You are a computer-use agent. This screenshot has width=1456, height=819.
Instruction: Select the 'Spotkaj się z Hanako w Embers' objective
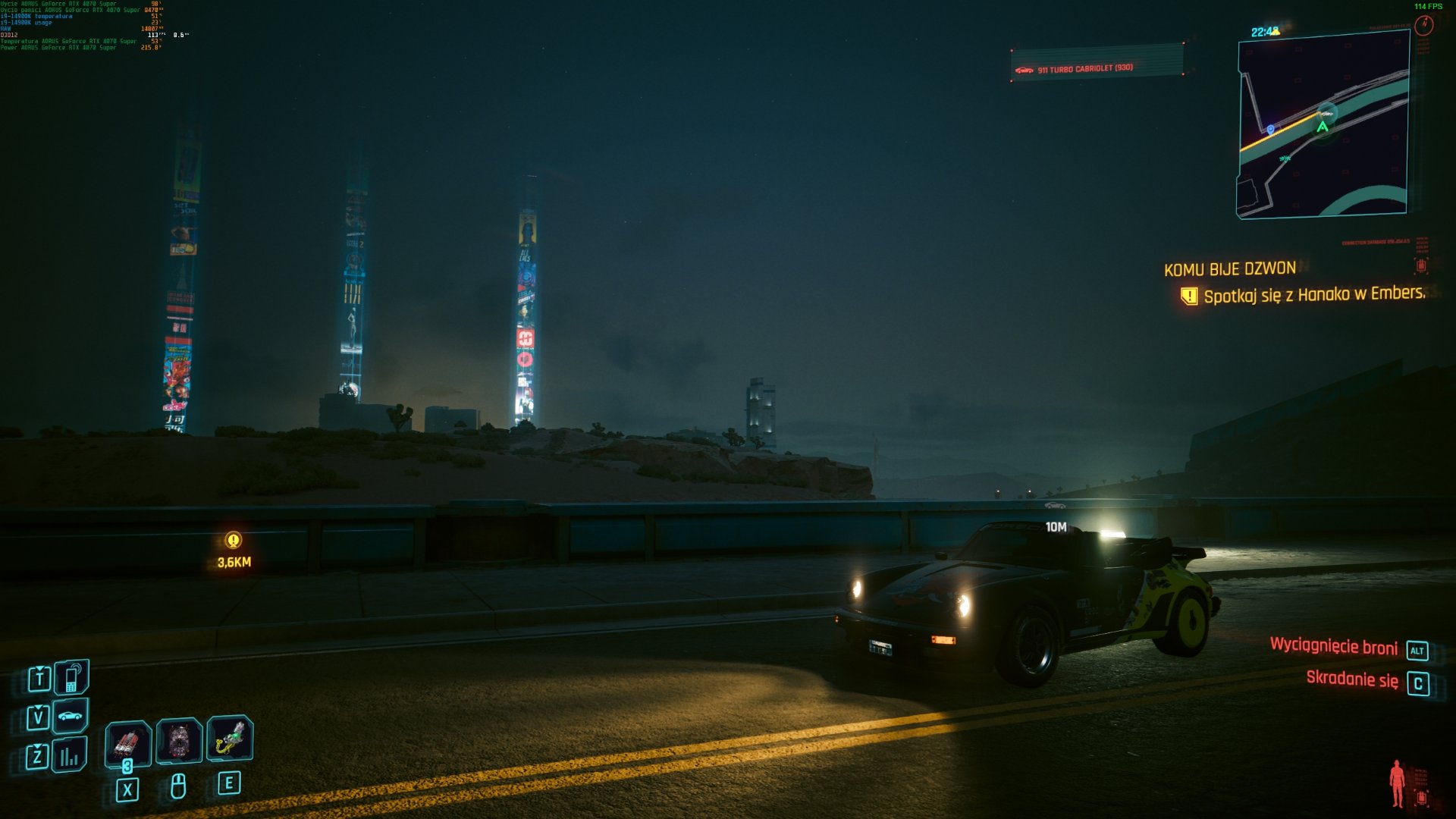[x=1313, y=294]
